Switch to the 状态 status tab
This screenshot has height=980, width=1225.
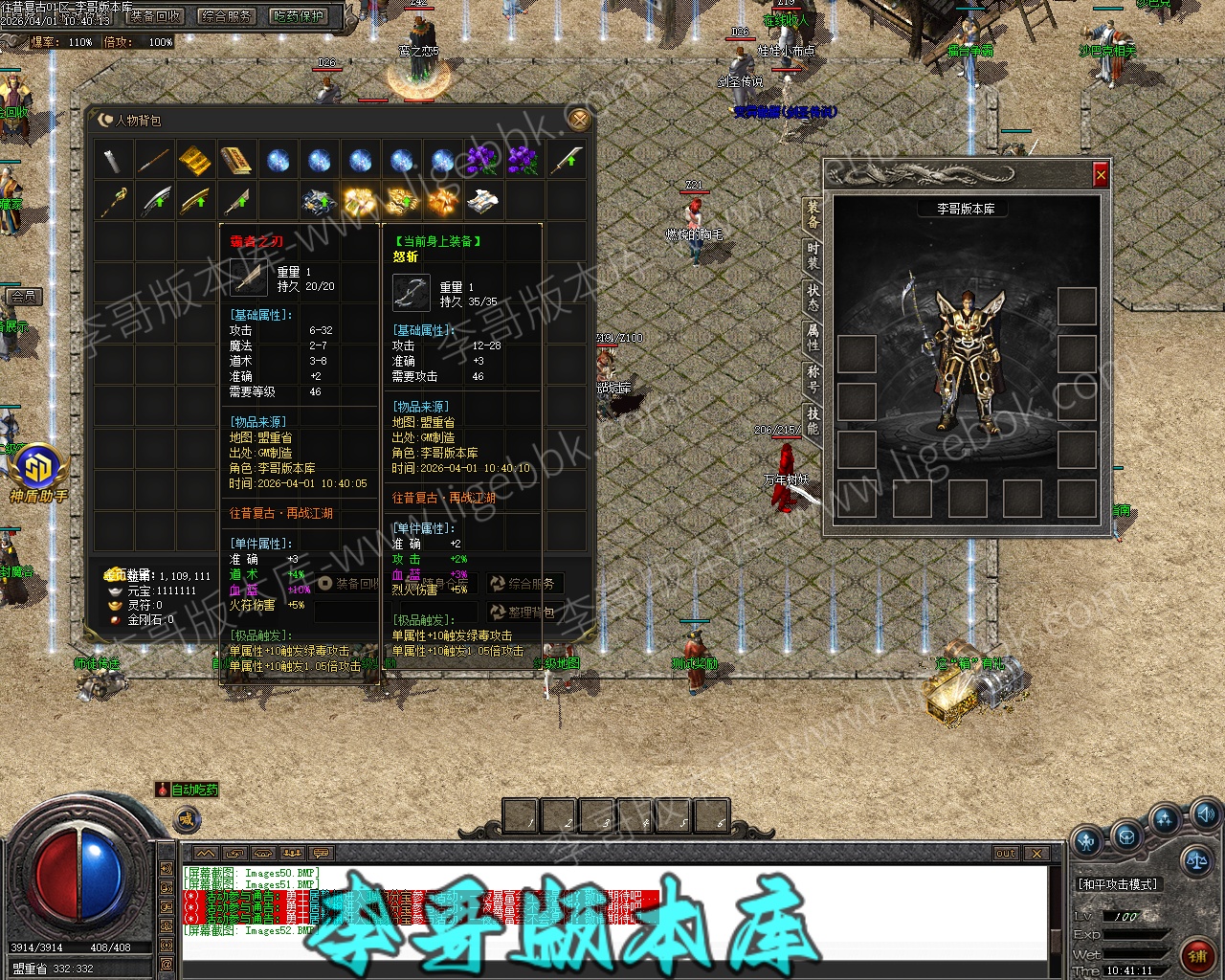813,297
